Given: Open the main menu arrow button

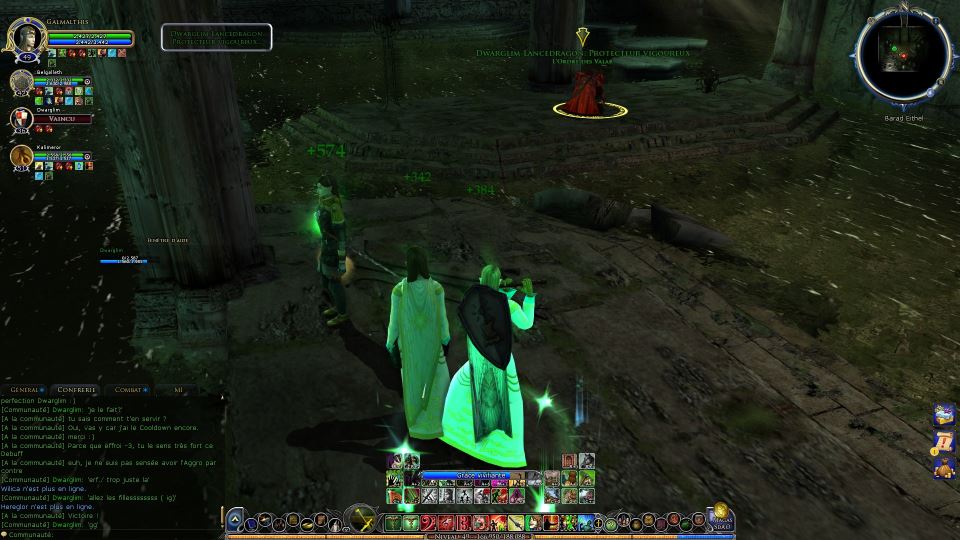Looking at the screenshot, I should [234, 520].
